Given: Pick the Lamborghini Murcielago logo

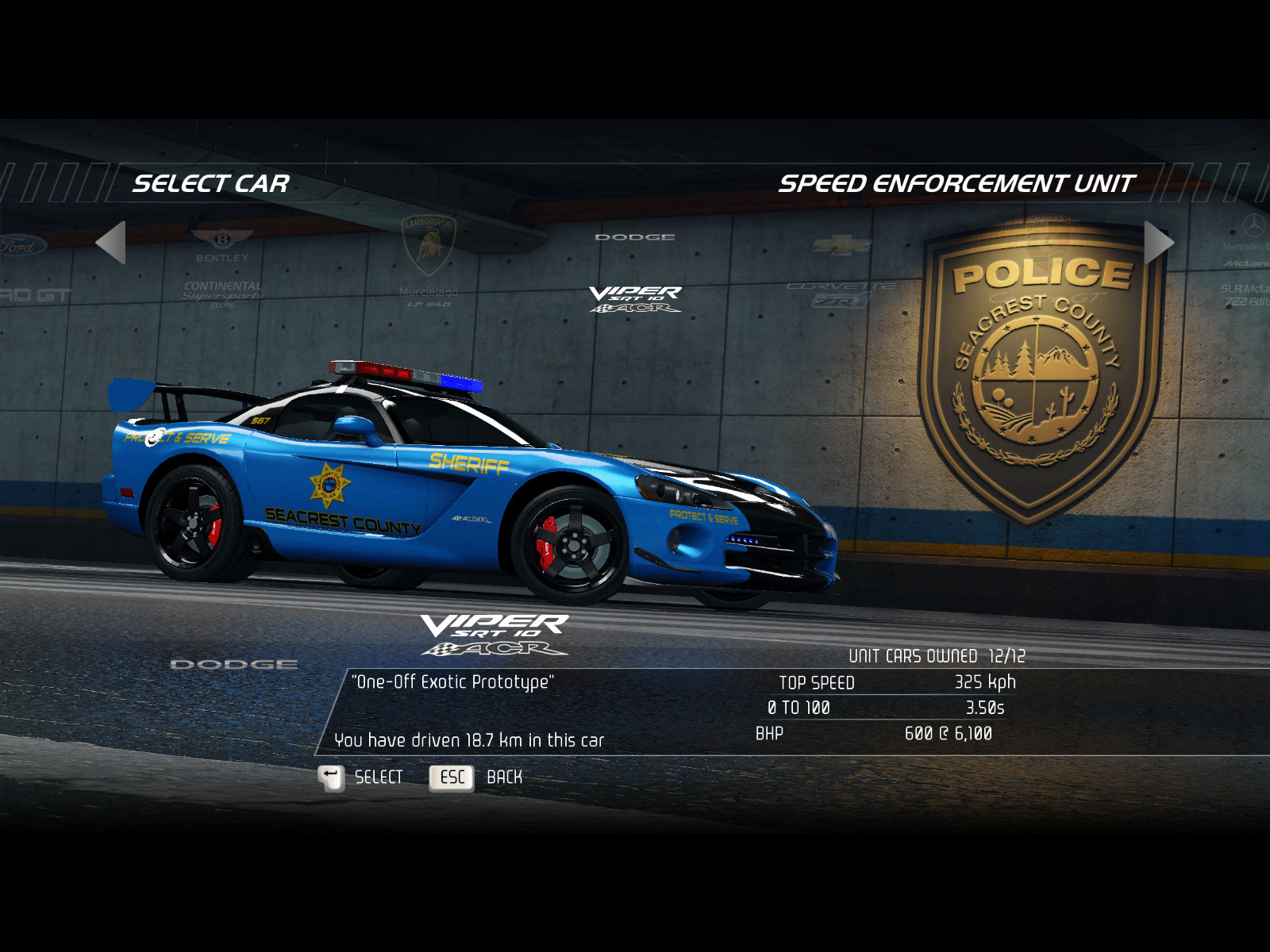Looking at the screenshot, I should point(429,262).
